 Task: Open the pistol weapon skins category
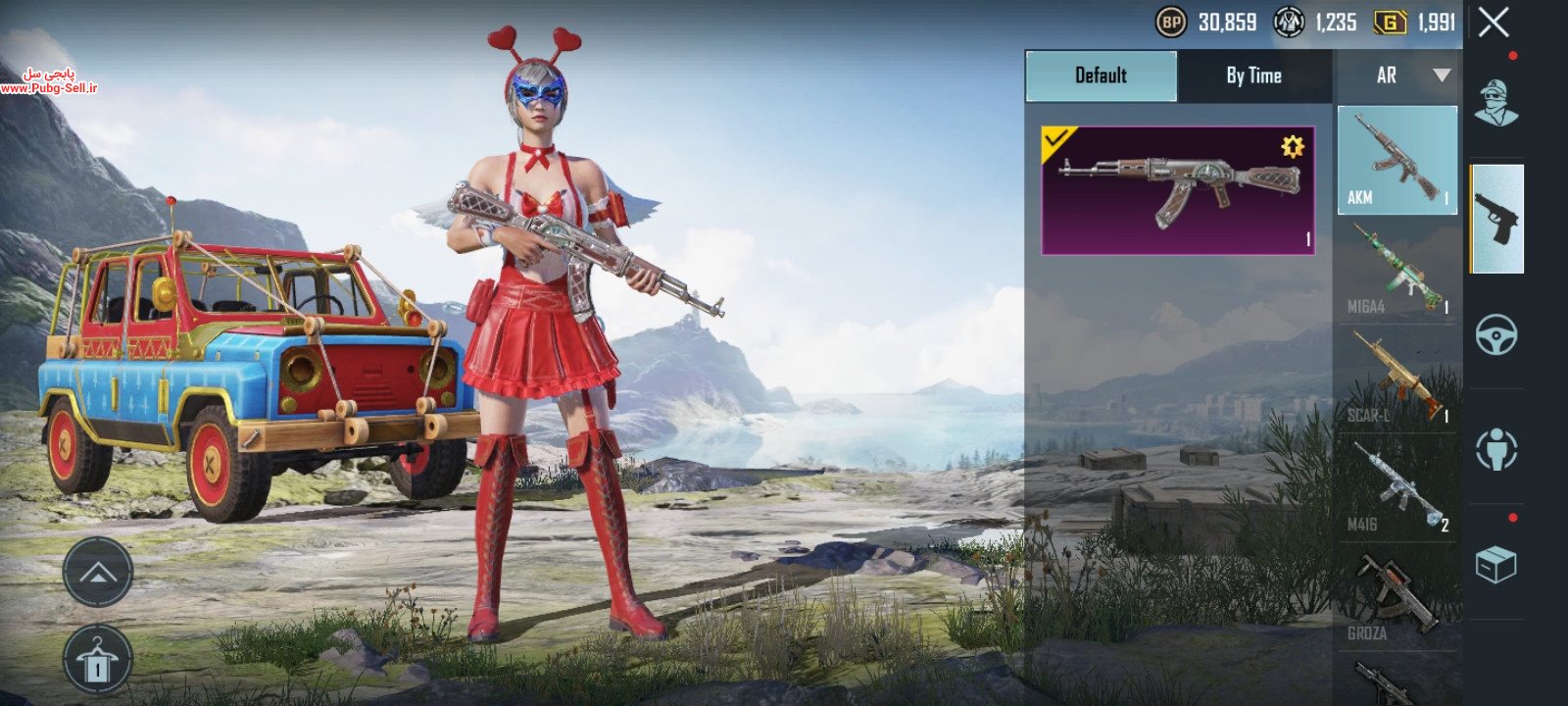point(1496,219)
